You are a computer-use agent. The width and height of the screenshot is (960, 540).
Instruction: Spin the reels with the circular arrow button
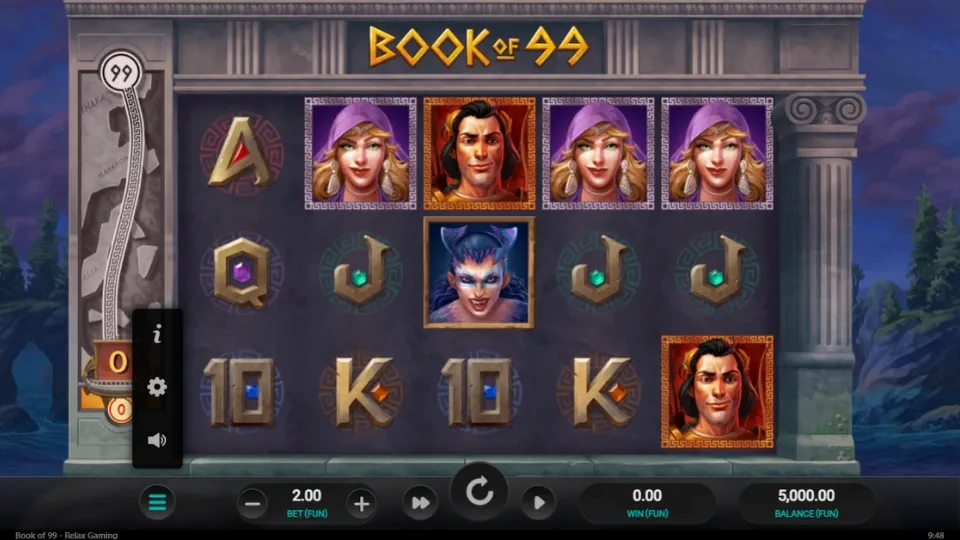pyautogui.click(x=479, y=492)
